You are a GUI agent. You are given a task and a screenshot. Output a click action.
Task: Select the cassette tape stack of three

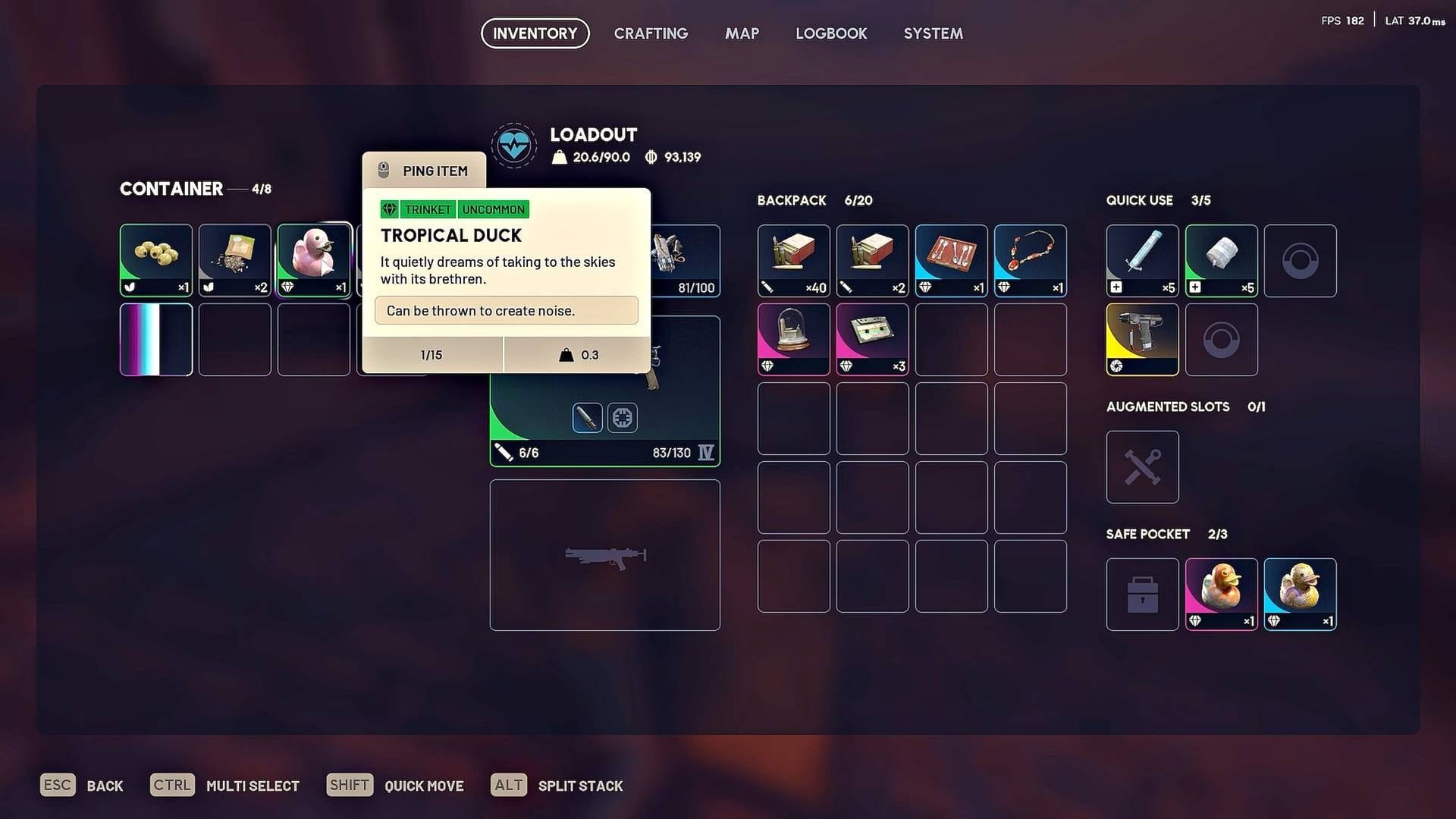point(872,338)
